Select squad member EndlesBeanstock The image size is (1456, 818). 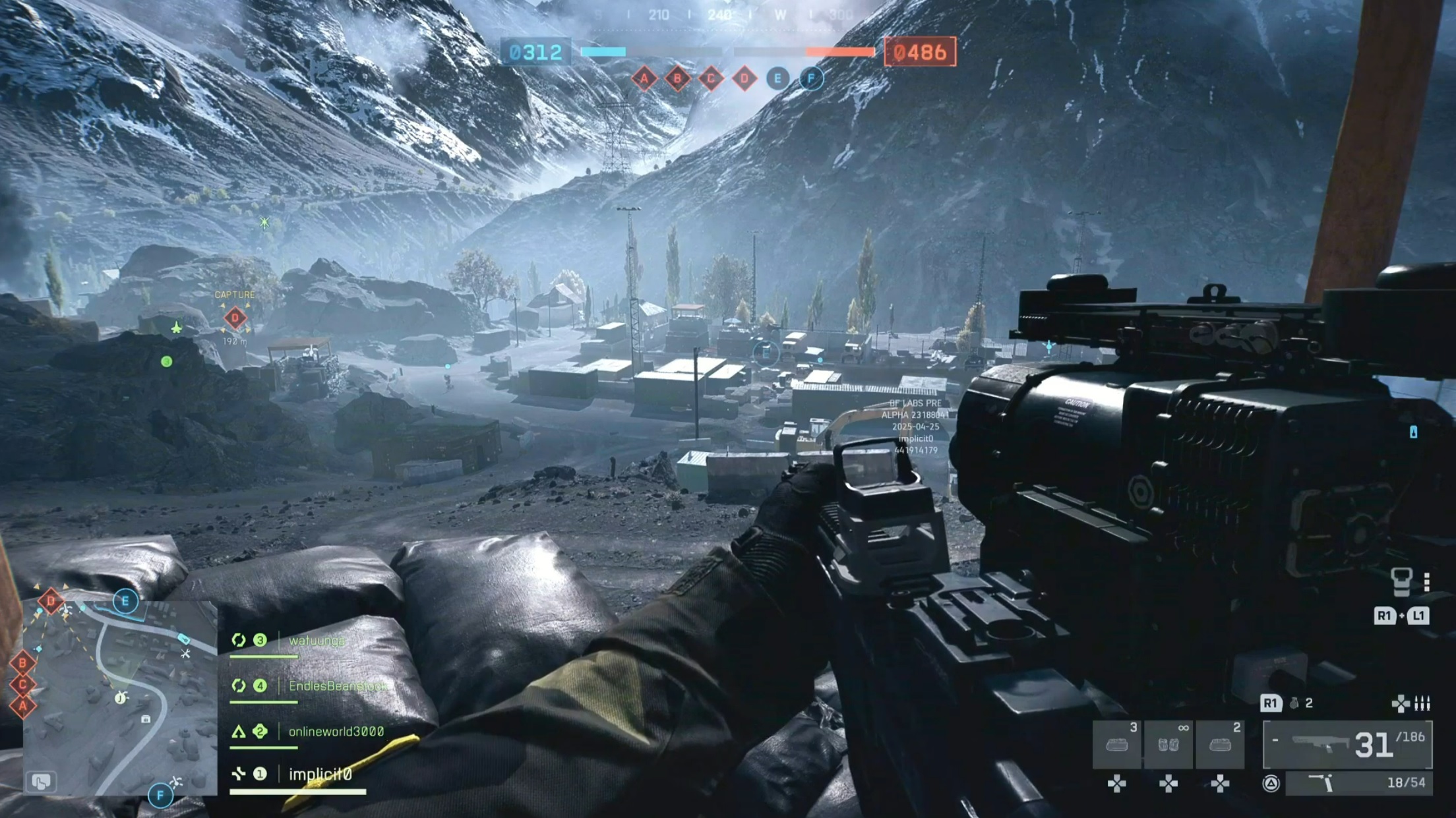point(336,686)
